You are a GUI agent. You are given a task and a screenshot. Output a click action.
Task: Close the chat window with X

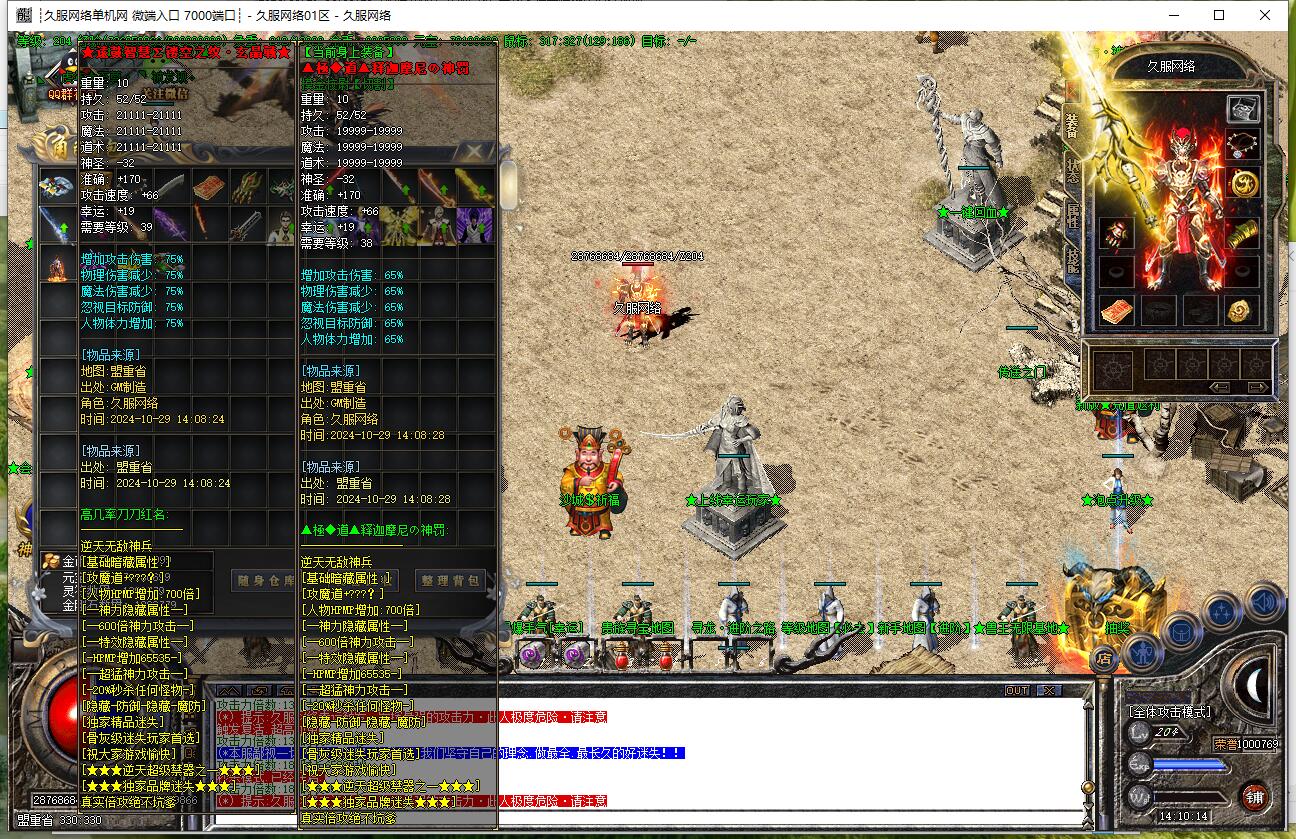(x=1047, y=690)
